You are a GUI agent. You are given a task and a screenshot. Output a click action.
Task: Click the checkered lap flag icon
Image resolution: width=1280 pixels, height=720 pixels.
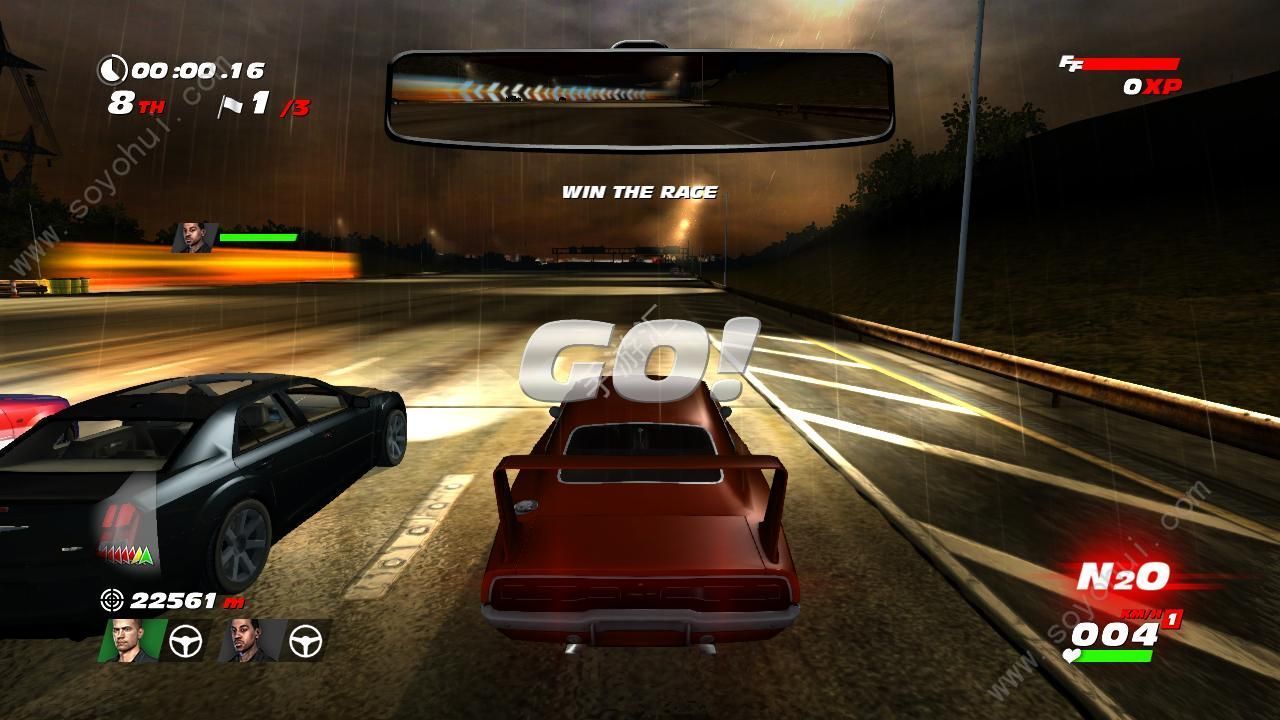point(231,105)
